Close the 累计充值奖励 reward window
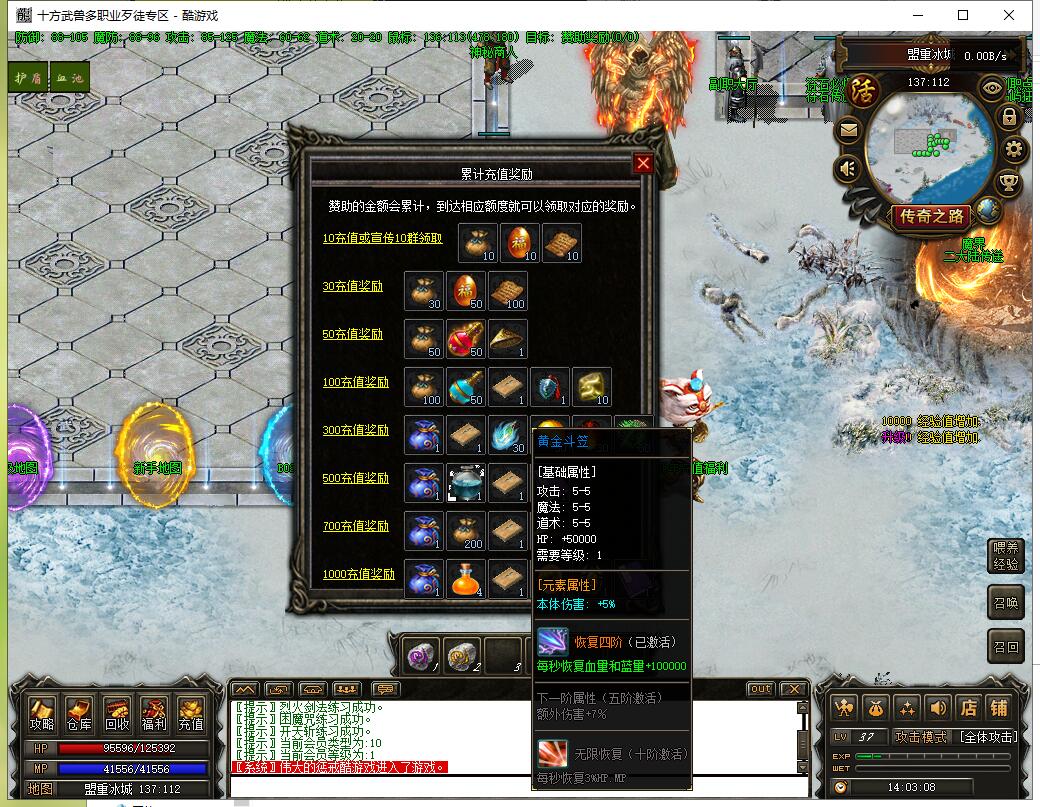 [643, 164]
